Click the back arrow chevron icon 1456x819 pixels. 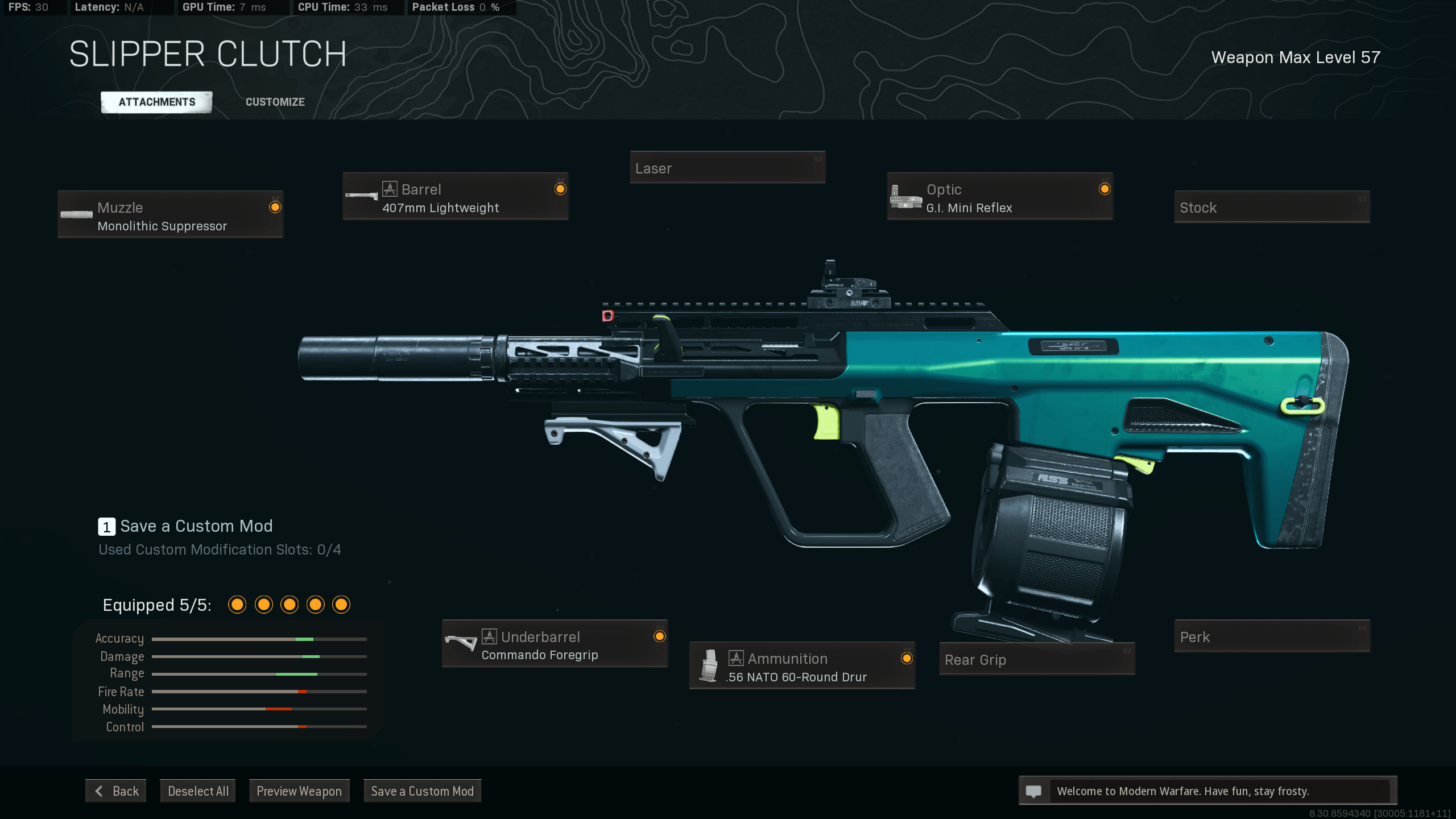click(99, 791)
